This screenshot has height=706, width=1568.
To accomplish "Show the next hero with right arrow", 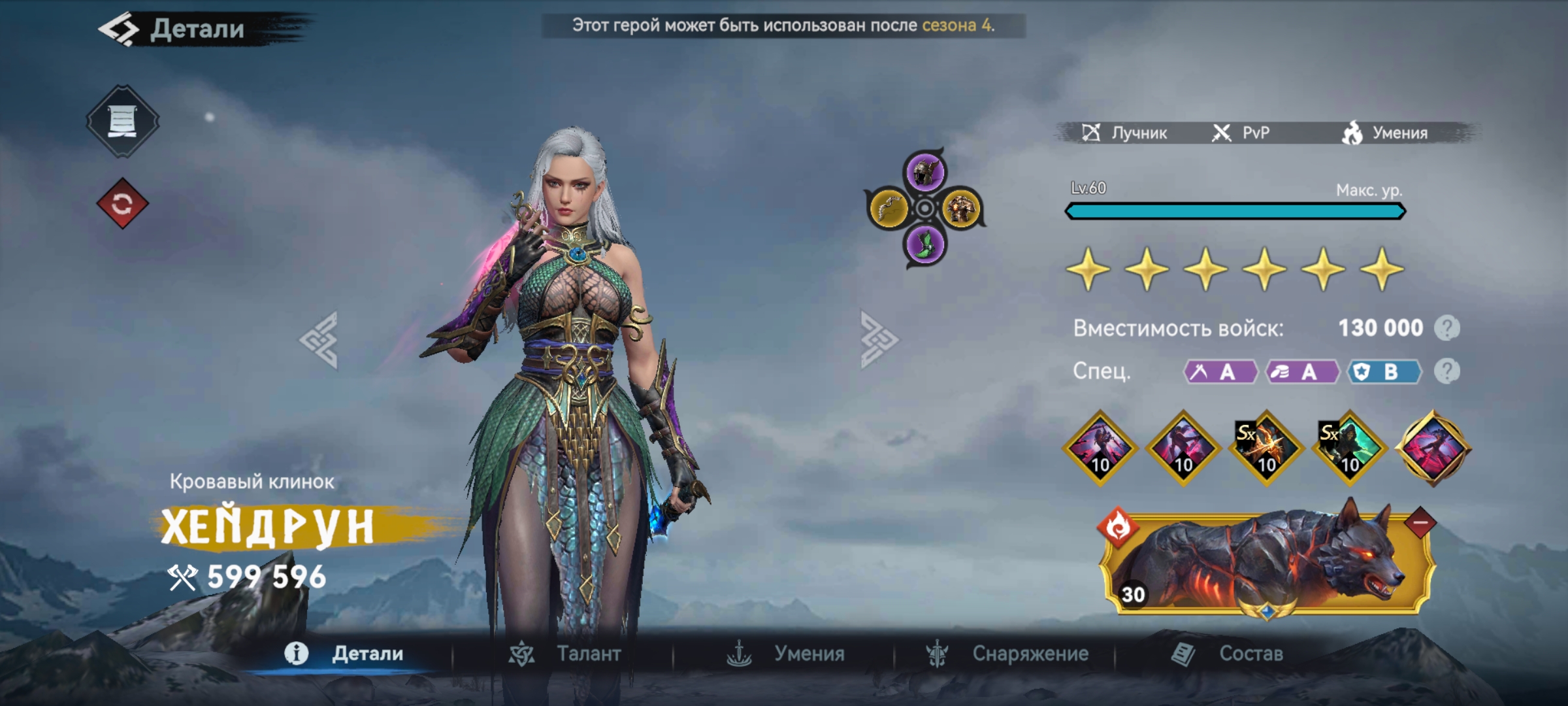I will pos(879,340).
